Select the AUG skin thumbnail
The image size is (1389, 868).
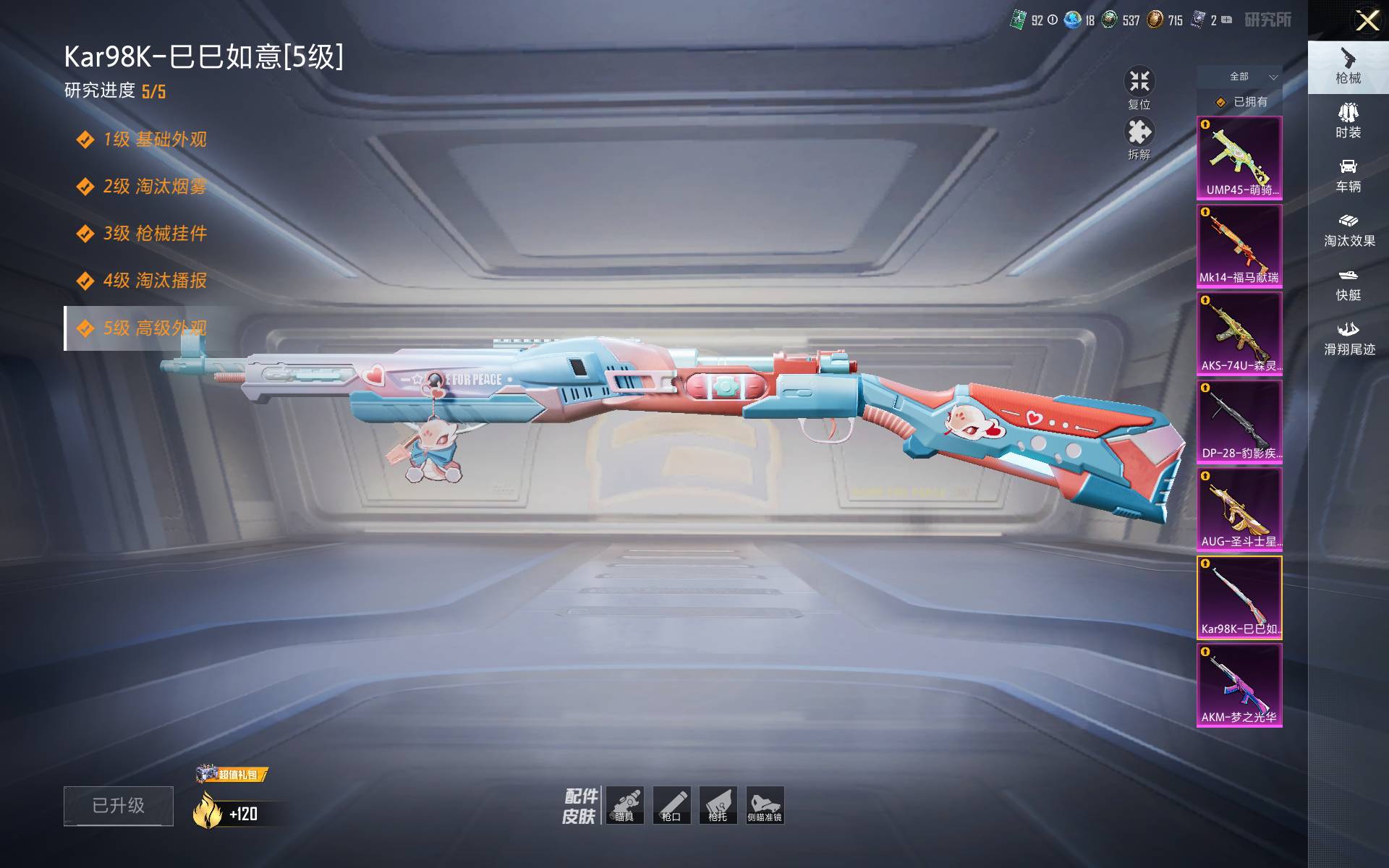(x=1239, y=509)
